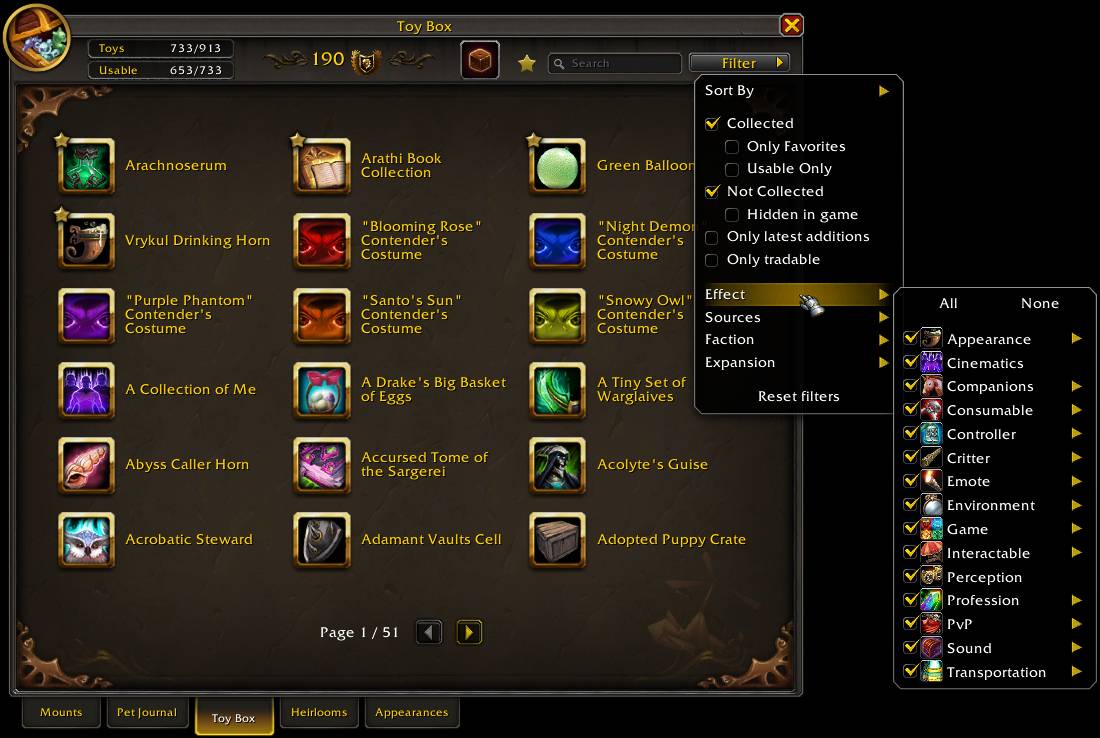Enable the Only tradable checkbox
Screen dimensions: 1100x738
(x=712, y=260)
